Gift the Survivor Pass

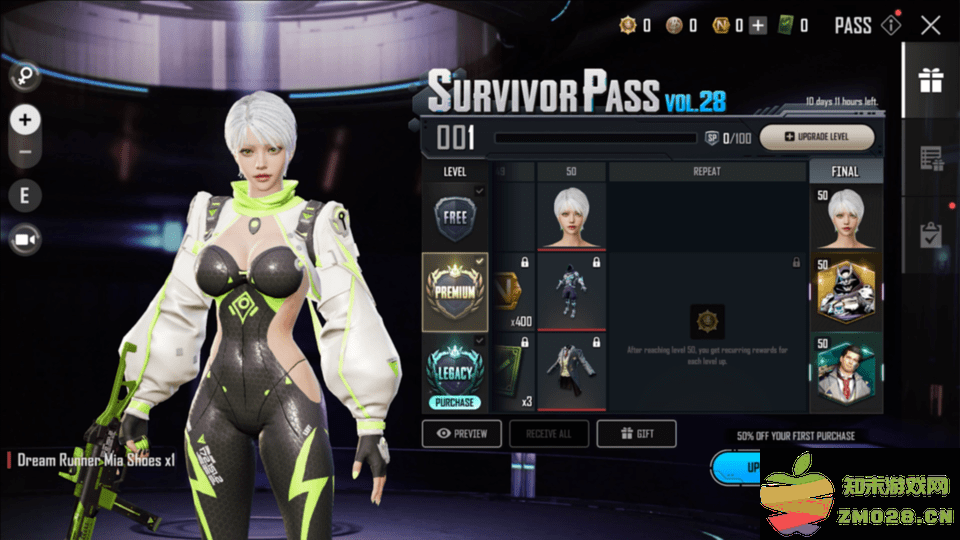pos(636,433)
